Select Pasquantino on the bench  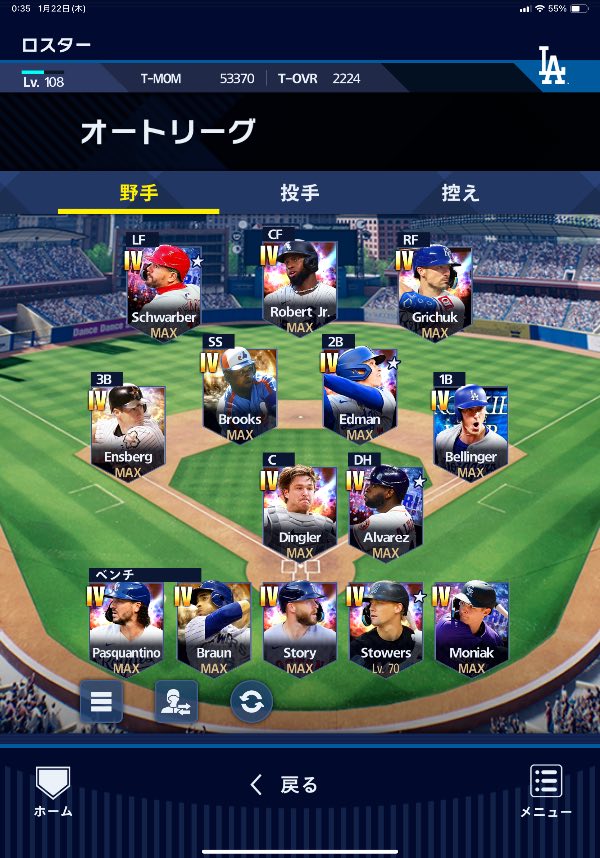tap(126, 627)
